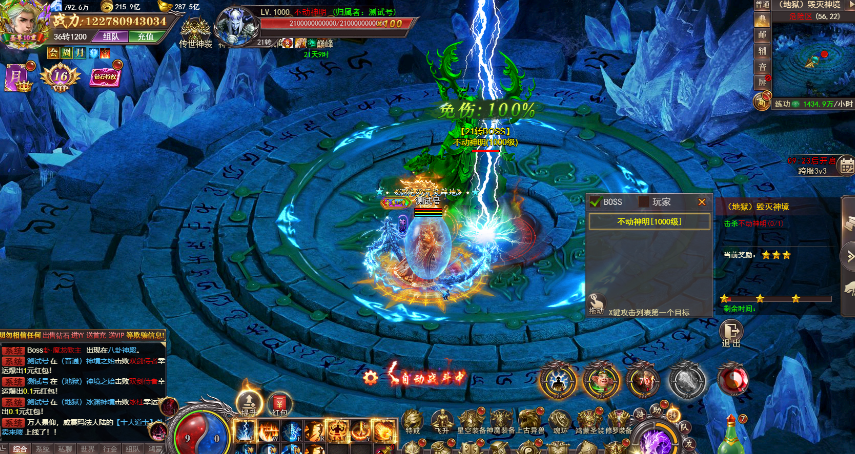Screen dimensions: 855x454
Task: Click the 月 monthly card icon
Action: coord(16,76)
